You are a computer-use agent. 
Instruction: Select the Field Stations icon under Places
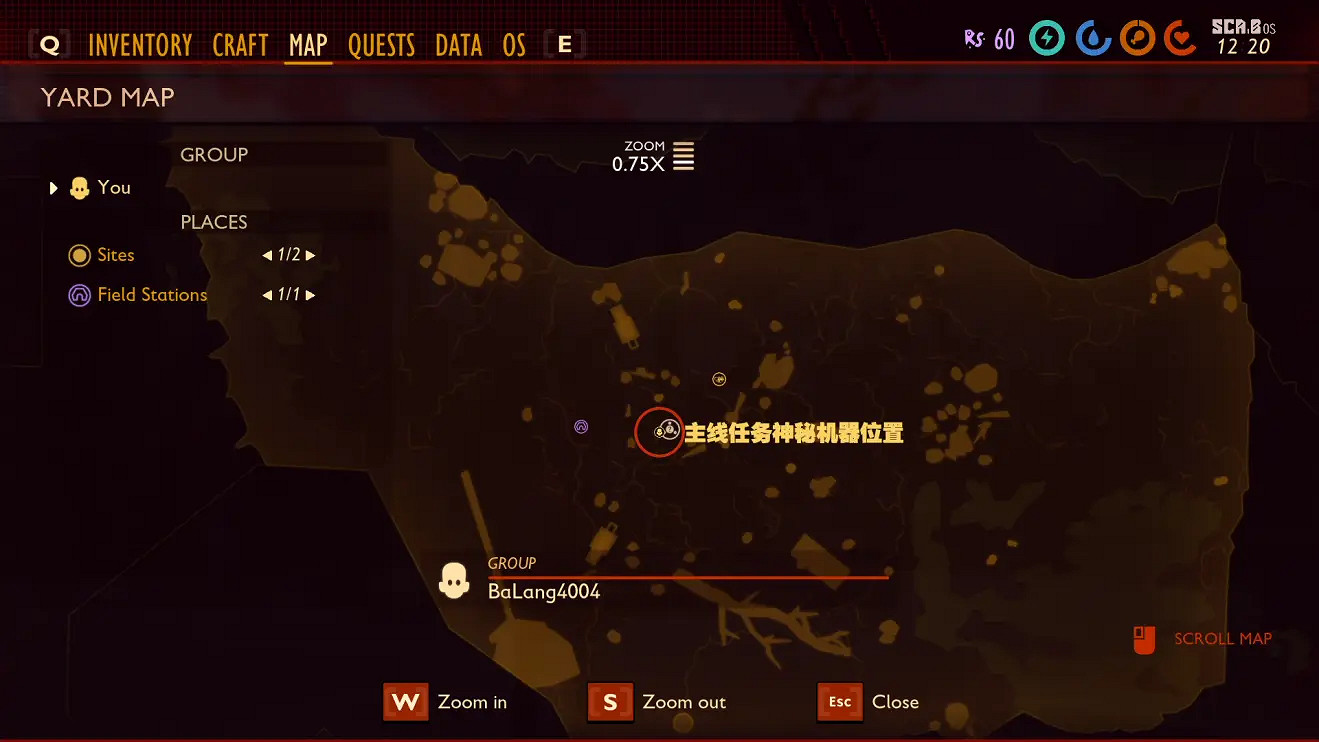(x=79, y=294)
